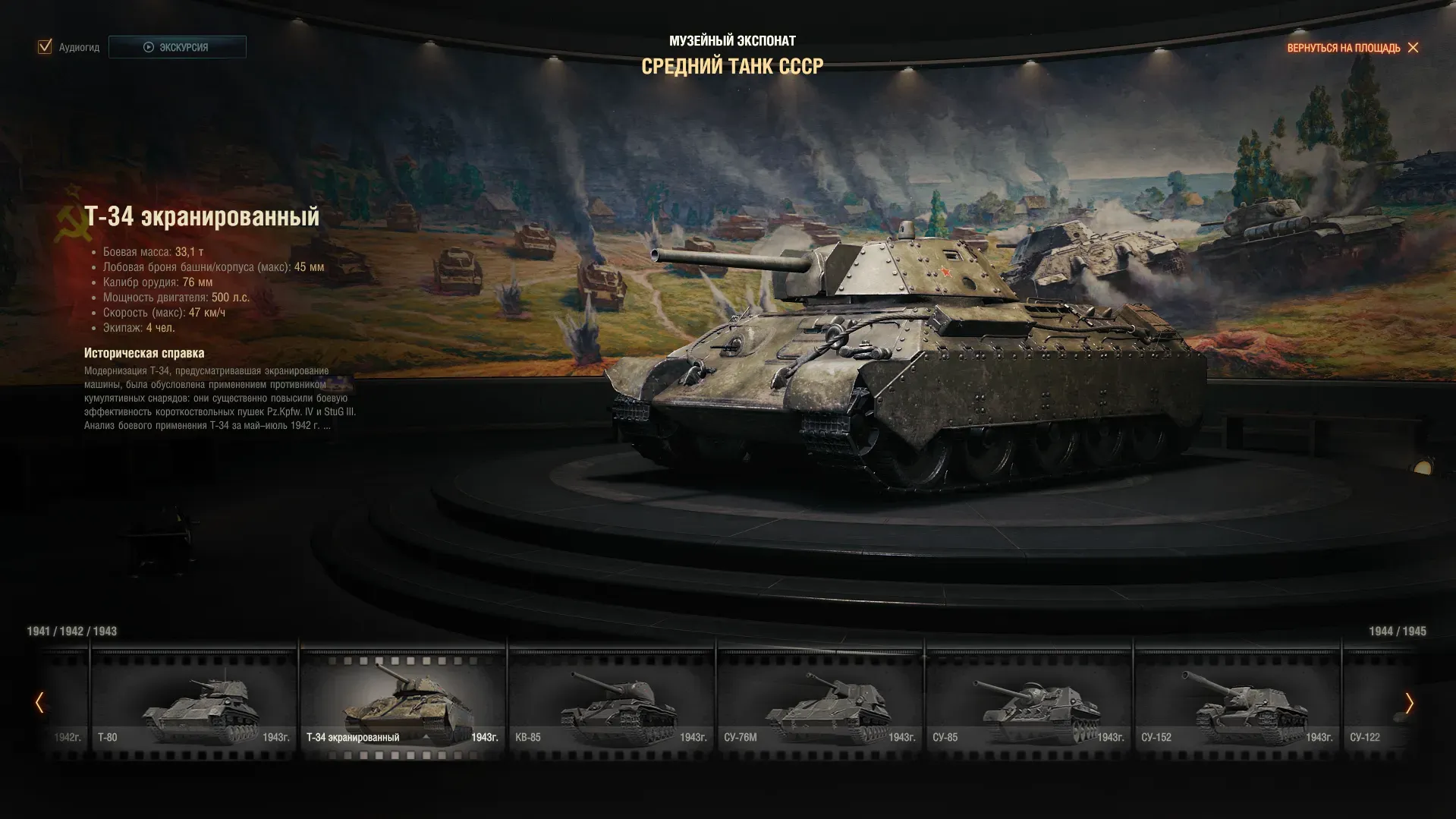Switch to the 1941 / 1942 / 1943 period
Viewport: 1456px width, 819px height.
(x=72, y=632)
